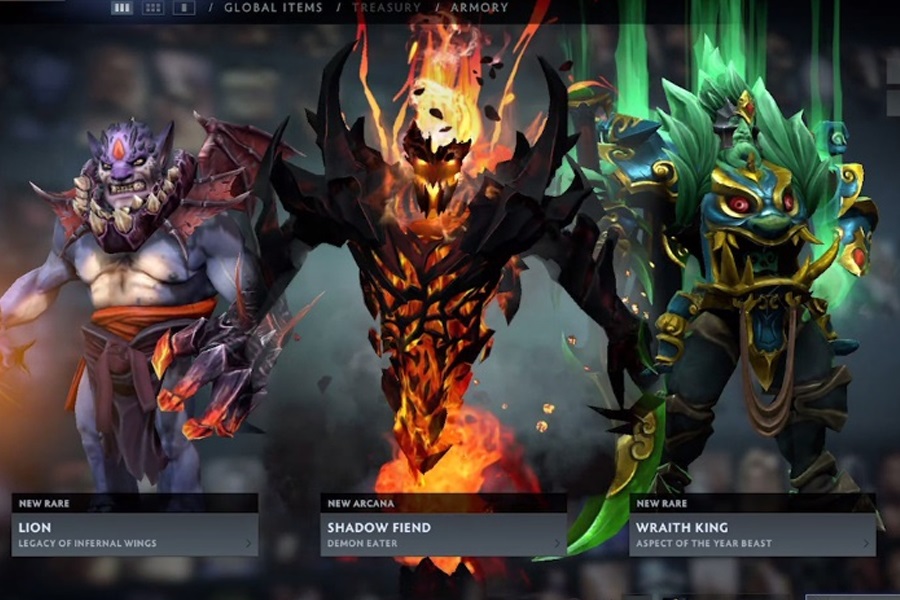Switch to the Treasury tab
Screen dimensions: 900x600
[x=386, y=8]
